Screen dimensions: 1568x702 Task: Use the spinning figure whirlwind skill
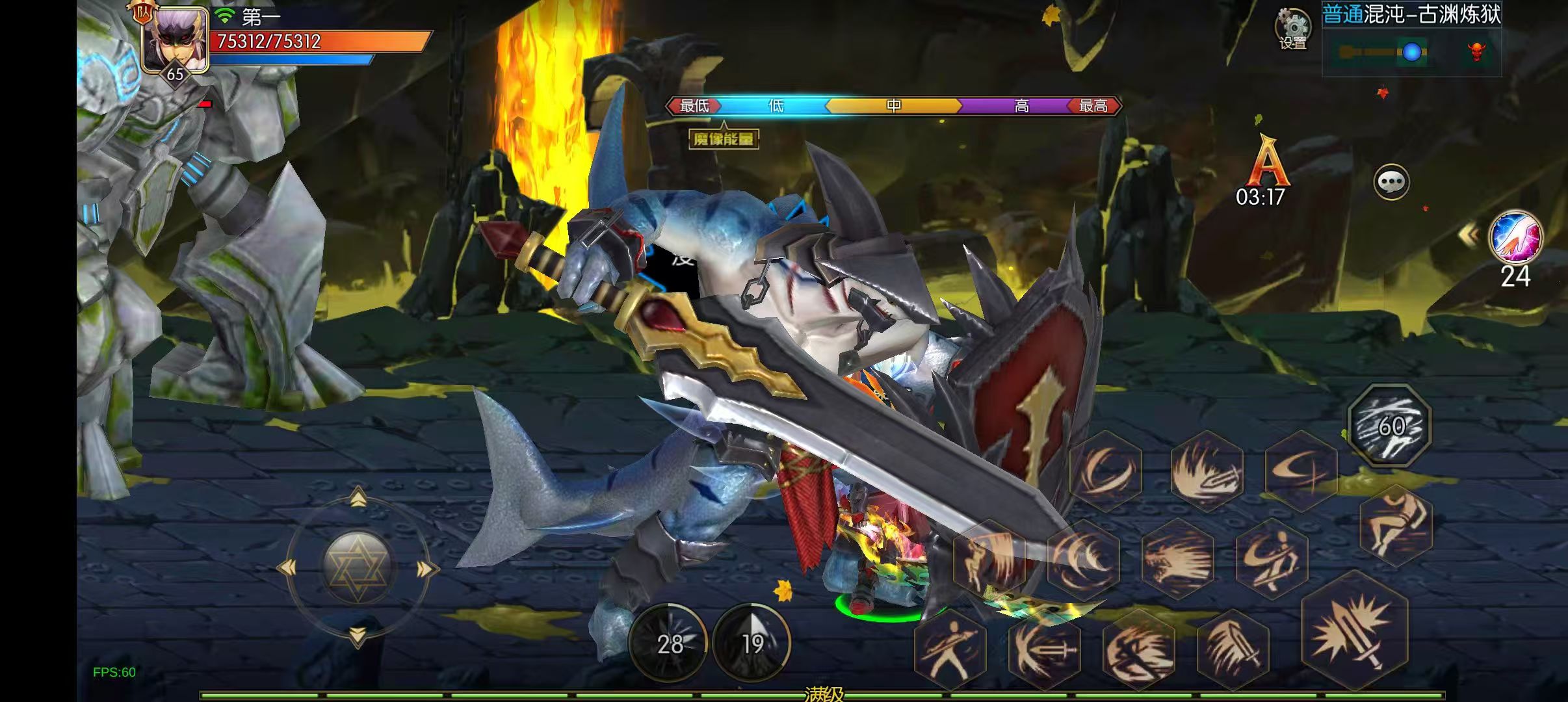1272,558
